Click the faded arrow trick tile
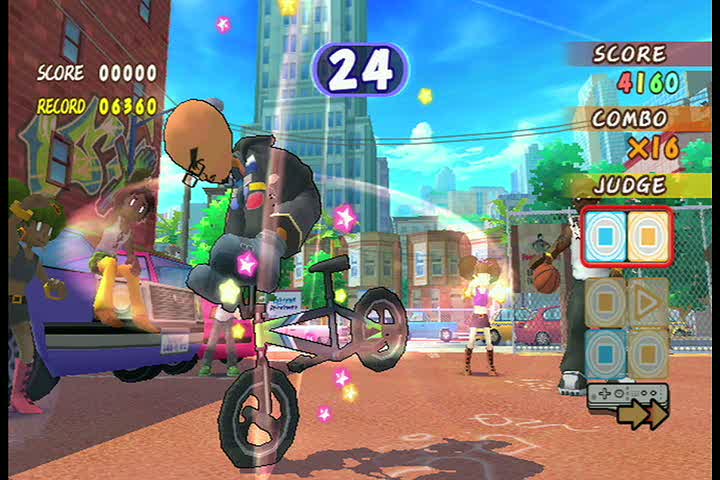This screenshot has height=480, width=720. (648, 301)
